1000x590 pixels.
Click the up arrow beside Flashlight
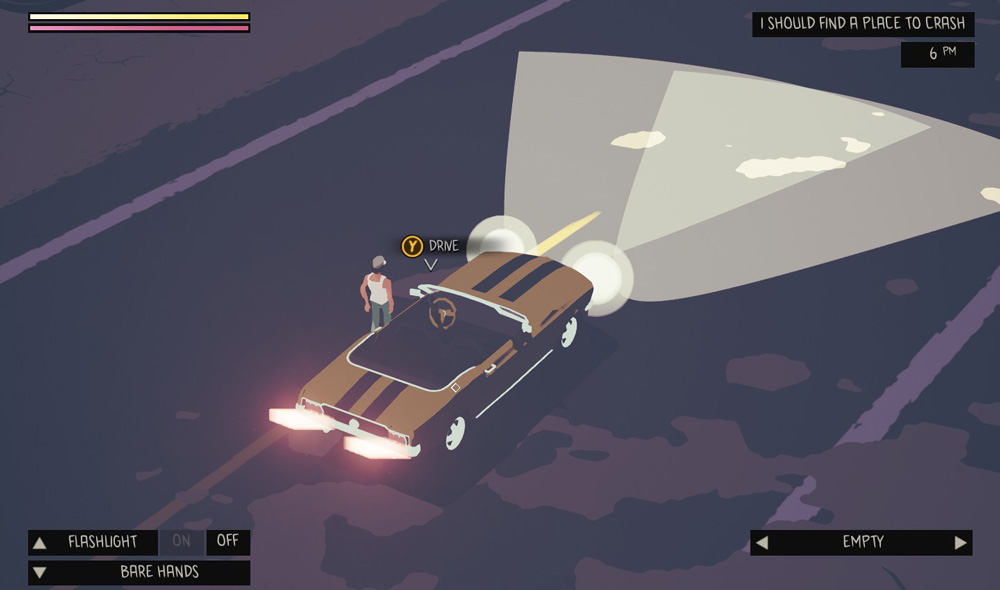point(40,543)
